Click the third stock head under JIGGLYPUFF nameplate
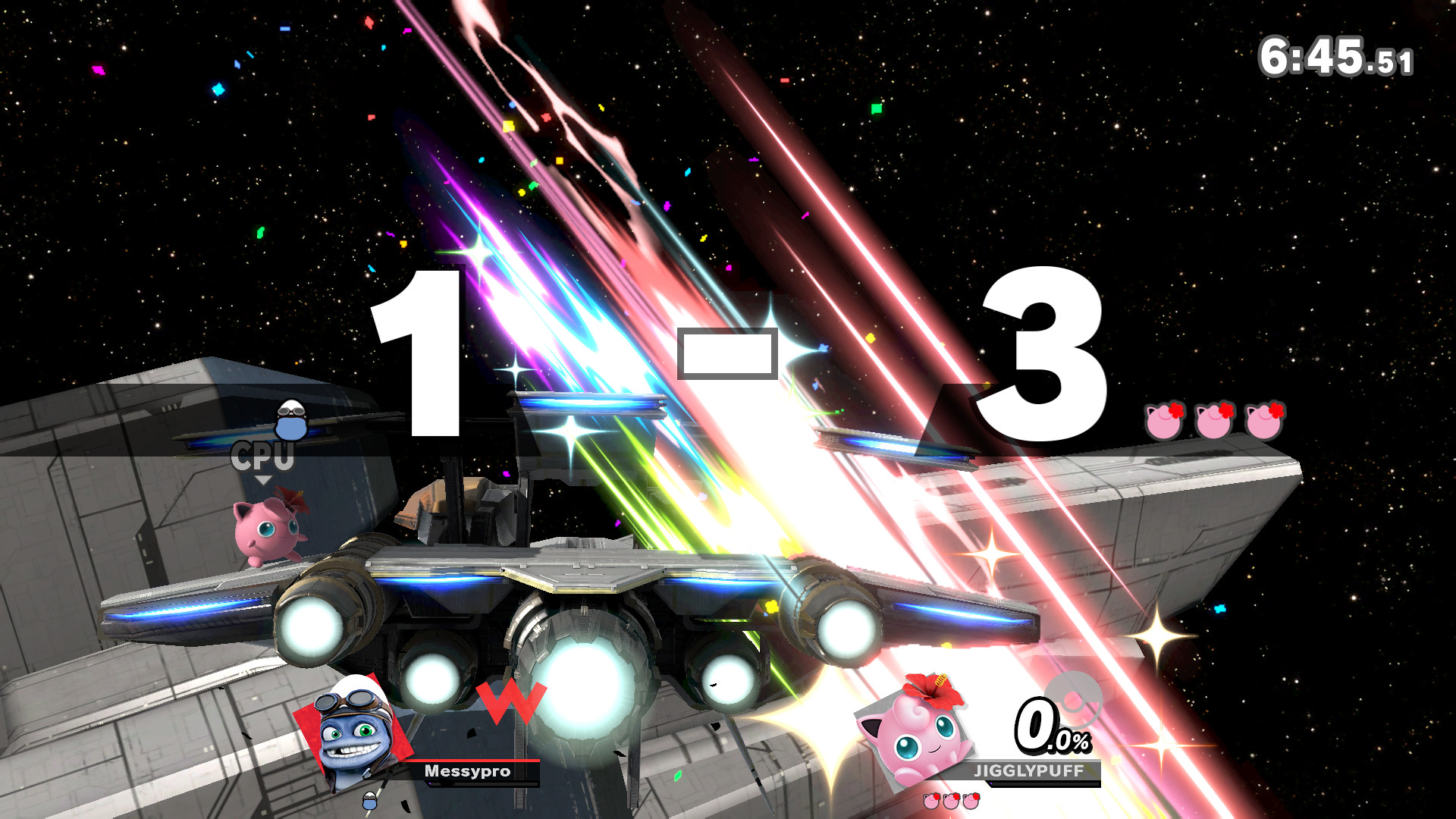 pos(969,801)
